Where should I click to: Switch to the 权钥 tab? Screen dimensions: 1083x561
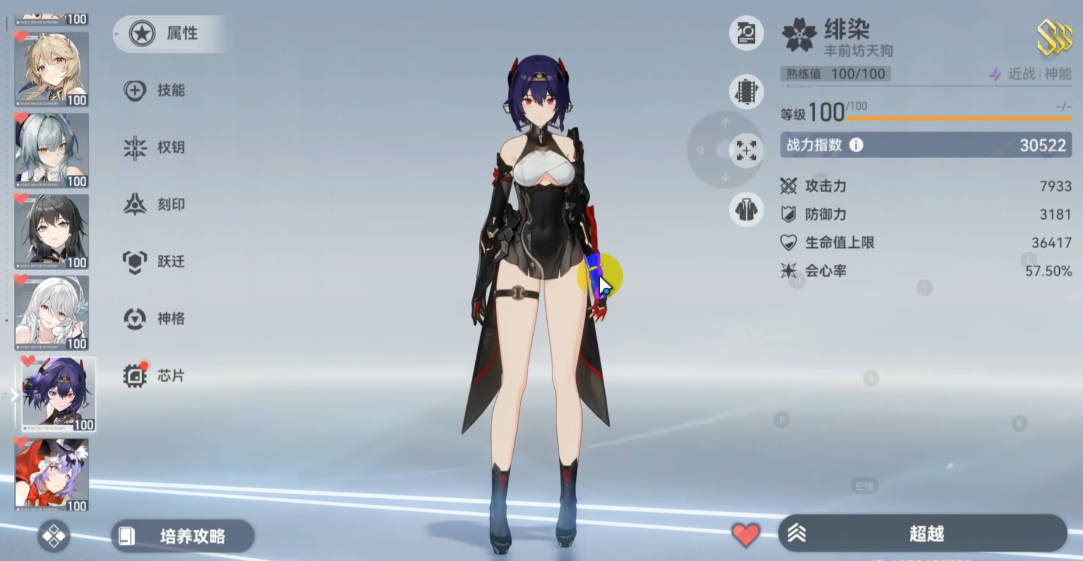pos(158,148)
